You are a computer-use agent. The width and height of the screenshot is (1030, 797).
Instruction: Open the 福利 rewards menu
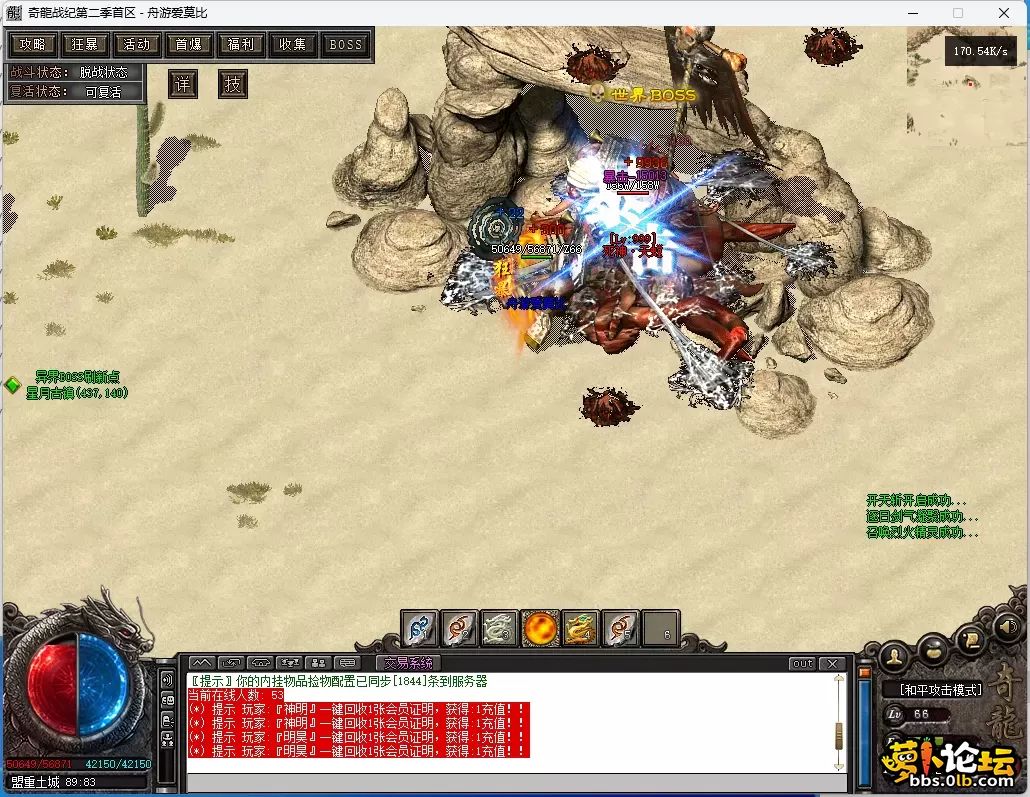(x=241, y=44)
